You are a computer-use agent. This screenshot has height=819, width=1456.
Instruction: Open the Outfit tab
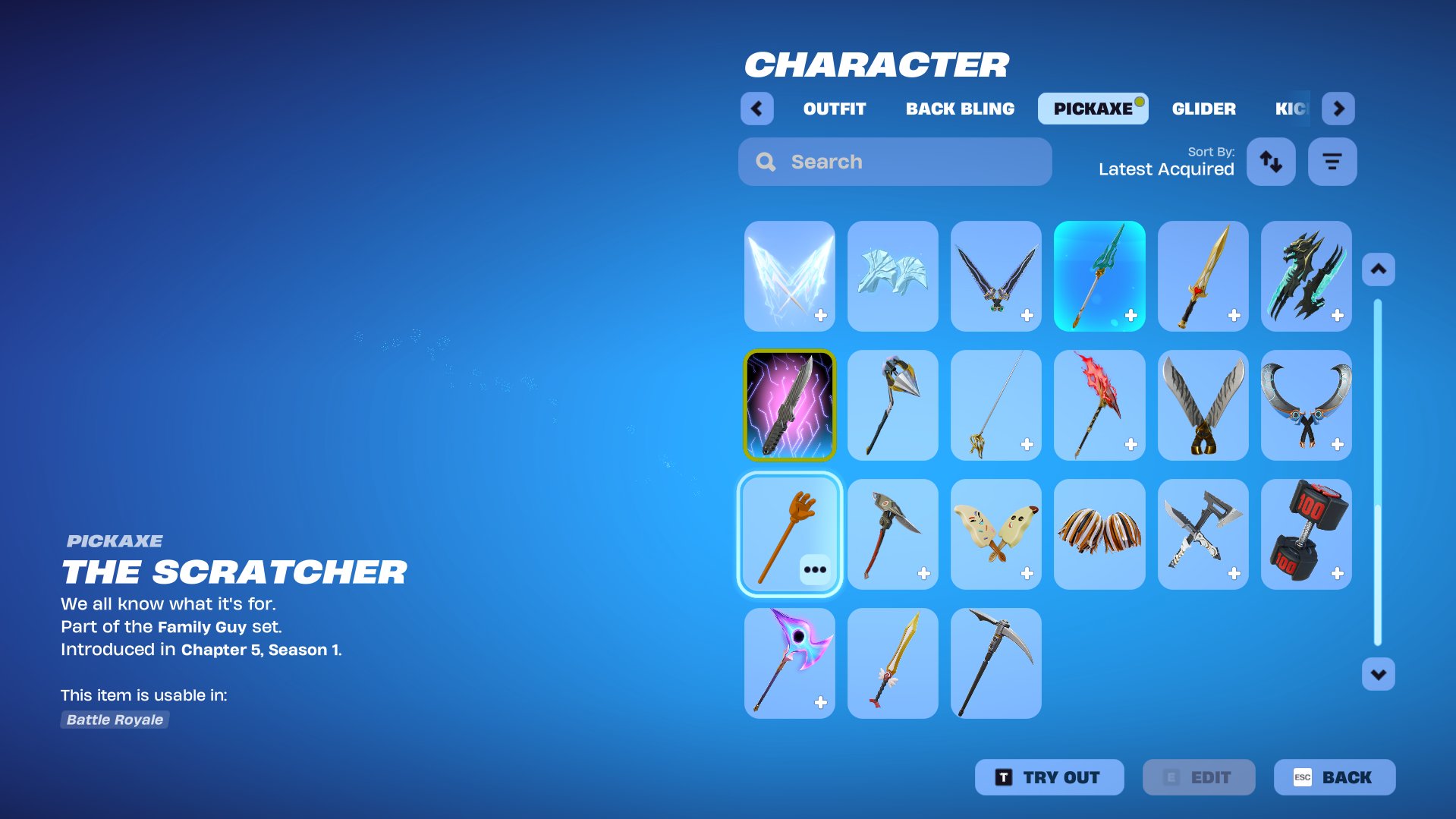833,109
